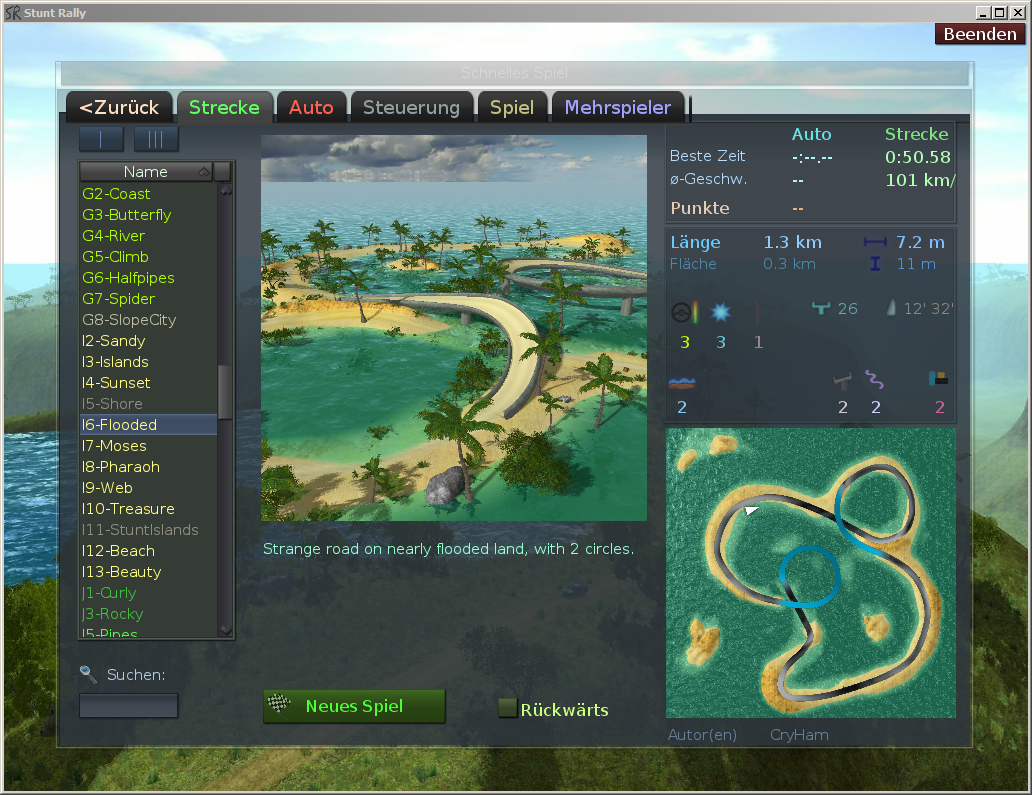
Task: Open the Mehrspieler tab
Action: (618, 108)
